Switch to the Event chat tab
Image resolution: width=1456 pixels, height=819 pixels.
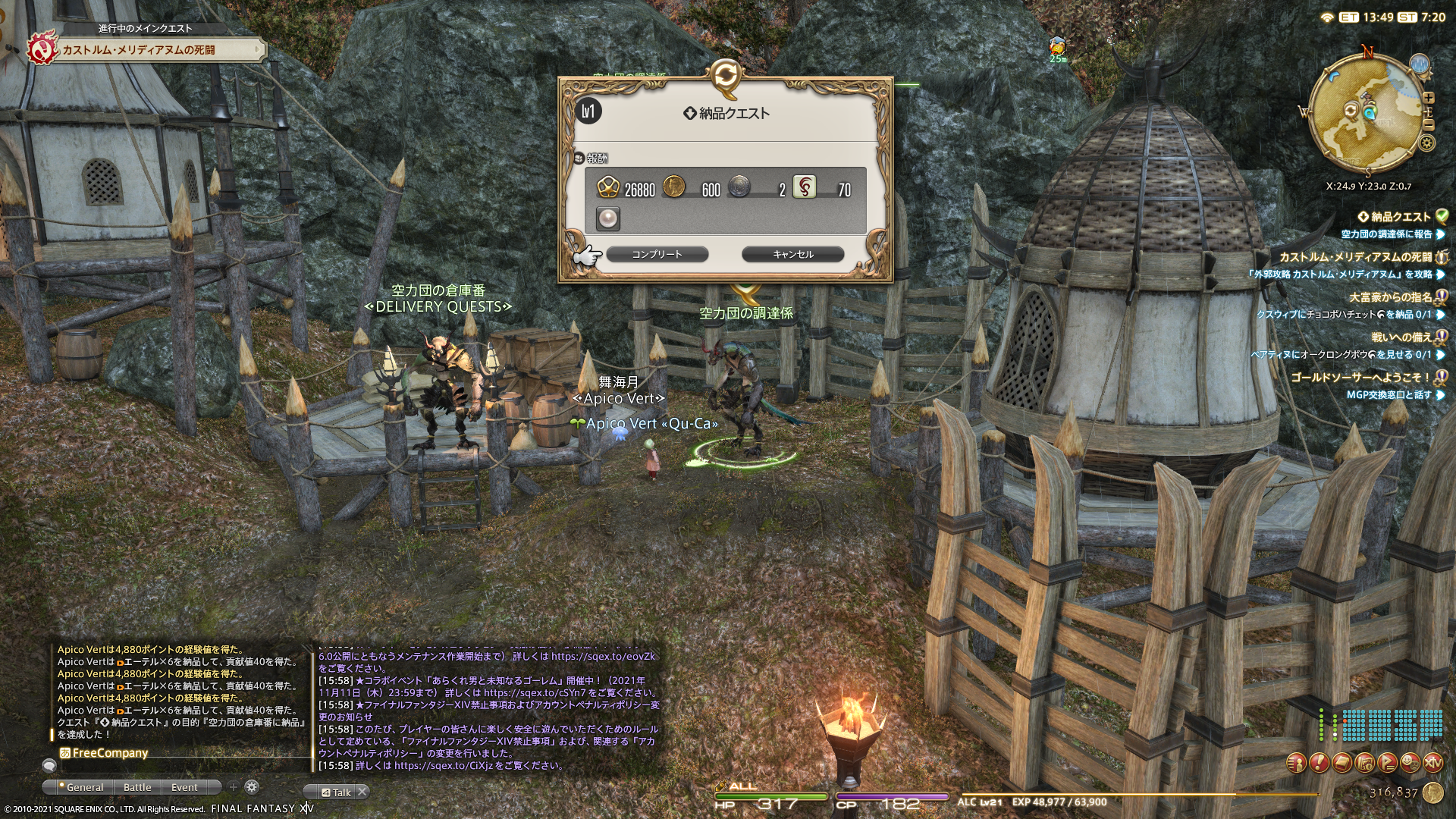(184, 787)
